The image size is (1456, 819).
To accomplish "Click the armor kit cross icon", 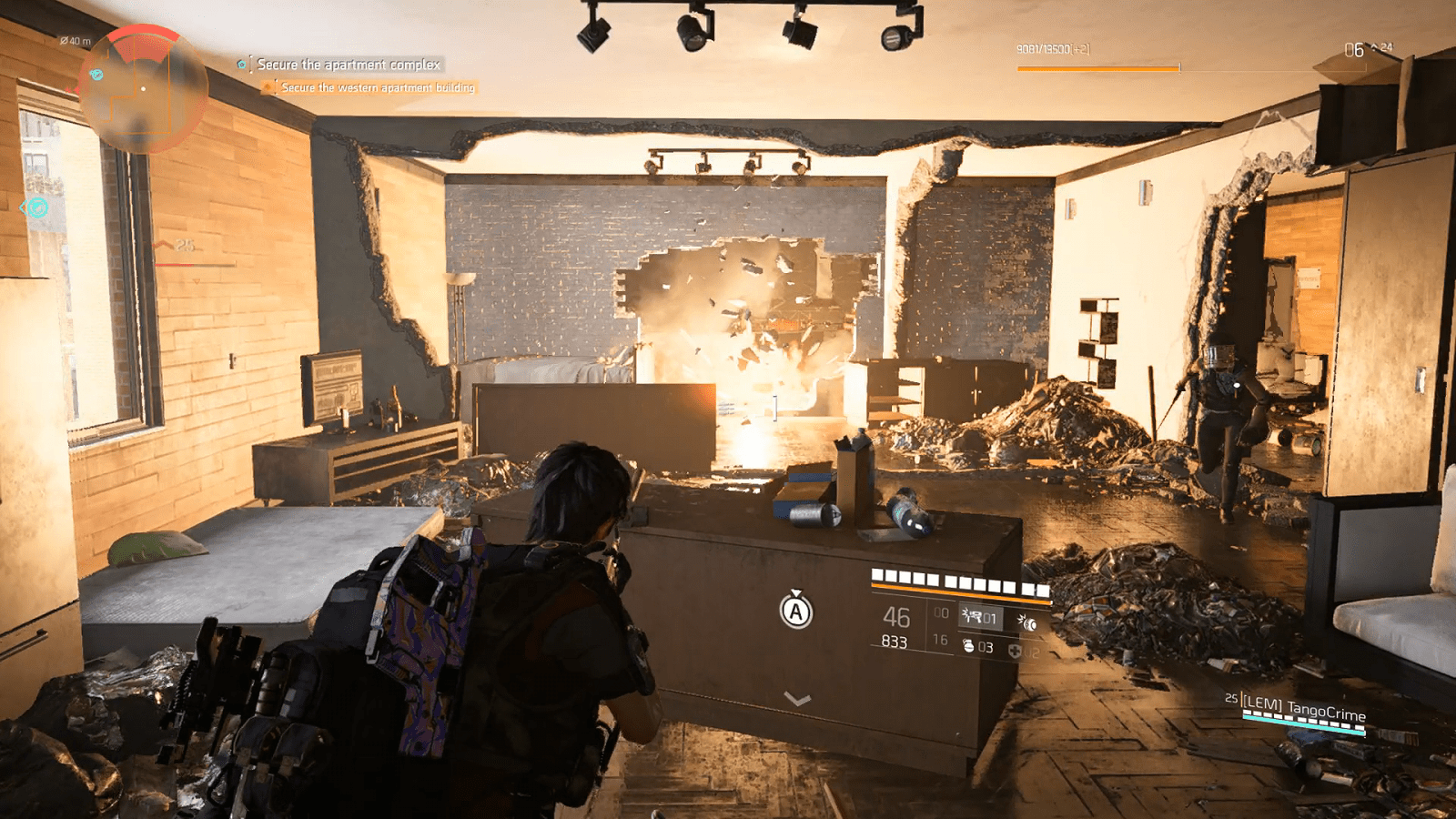I will (x=1016, y=649).
